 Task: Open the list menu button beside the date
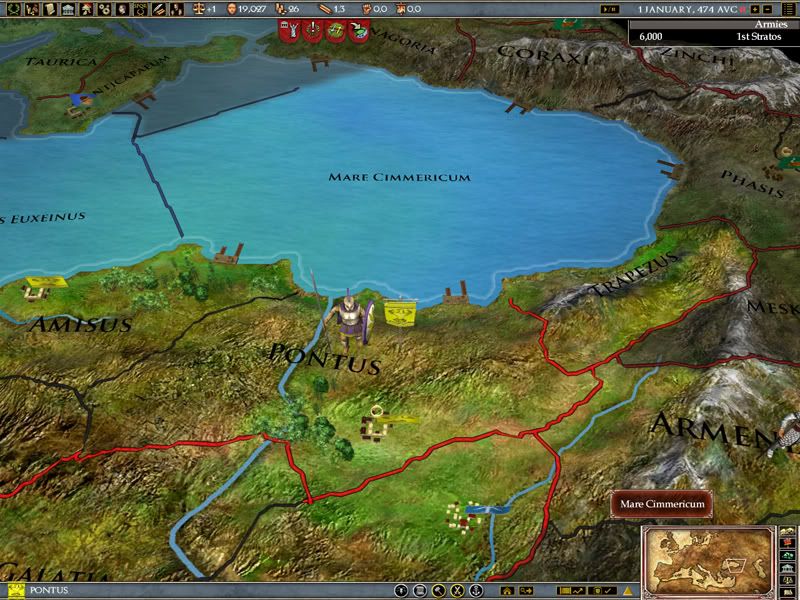tap(789, 9)
